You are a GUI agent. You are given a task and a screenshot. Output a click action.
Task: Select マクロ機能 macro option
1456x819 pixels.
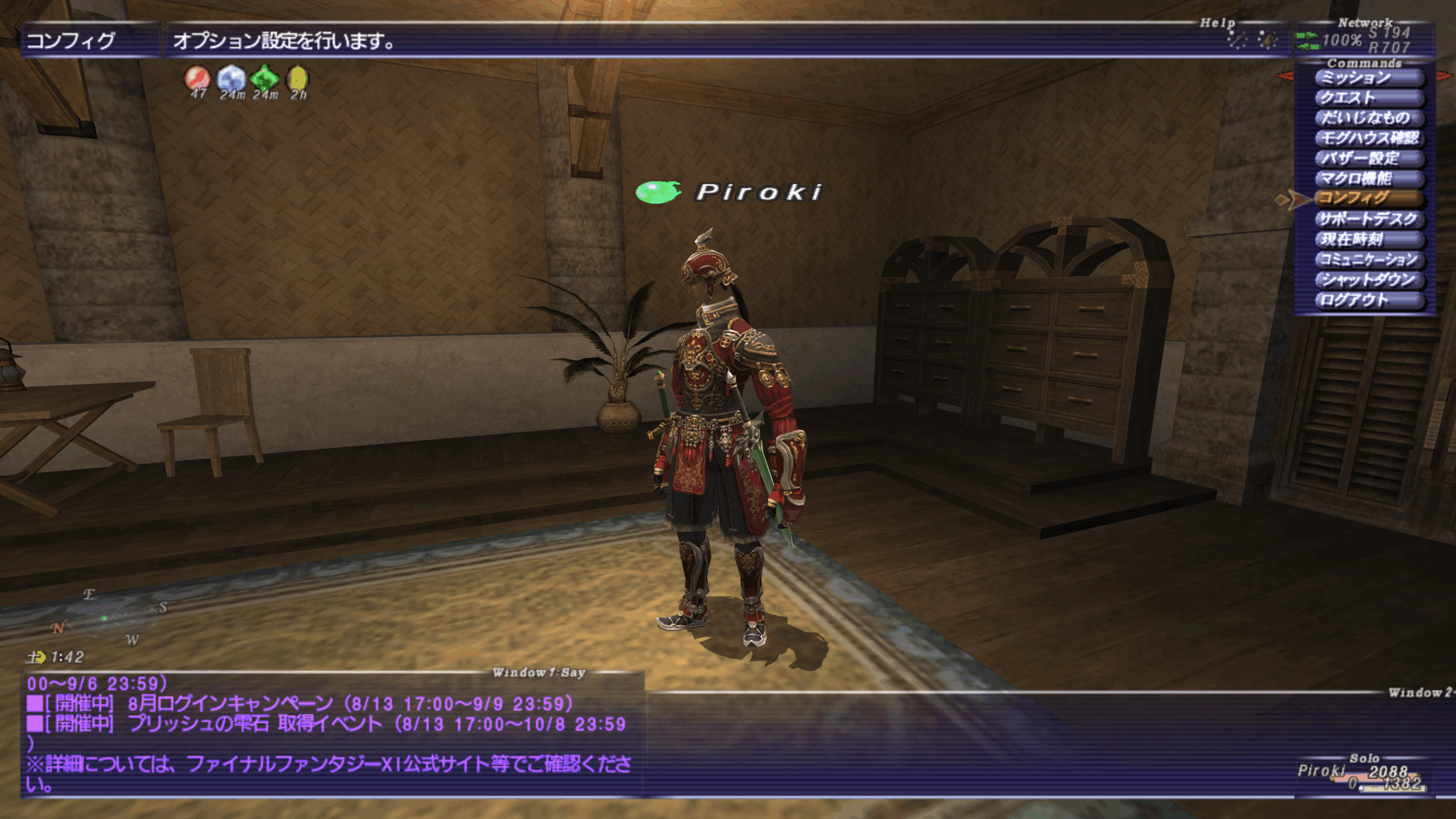click(x=1368, y=179)
